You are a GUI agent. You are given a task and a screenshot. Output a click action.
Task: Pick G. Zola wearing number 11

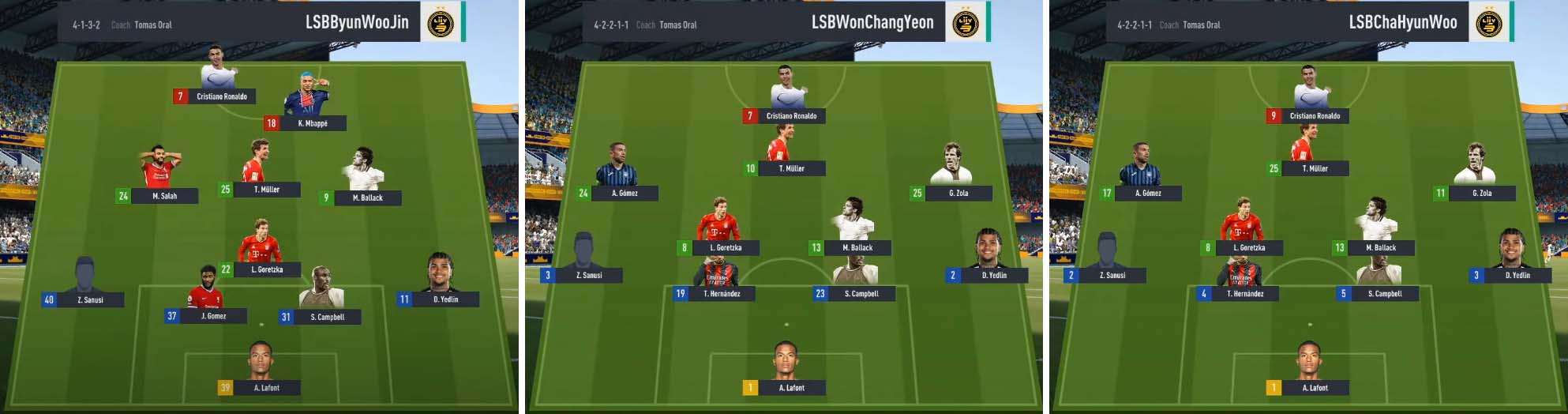click(x=1474, y=192)
